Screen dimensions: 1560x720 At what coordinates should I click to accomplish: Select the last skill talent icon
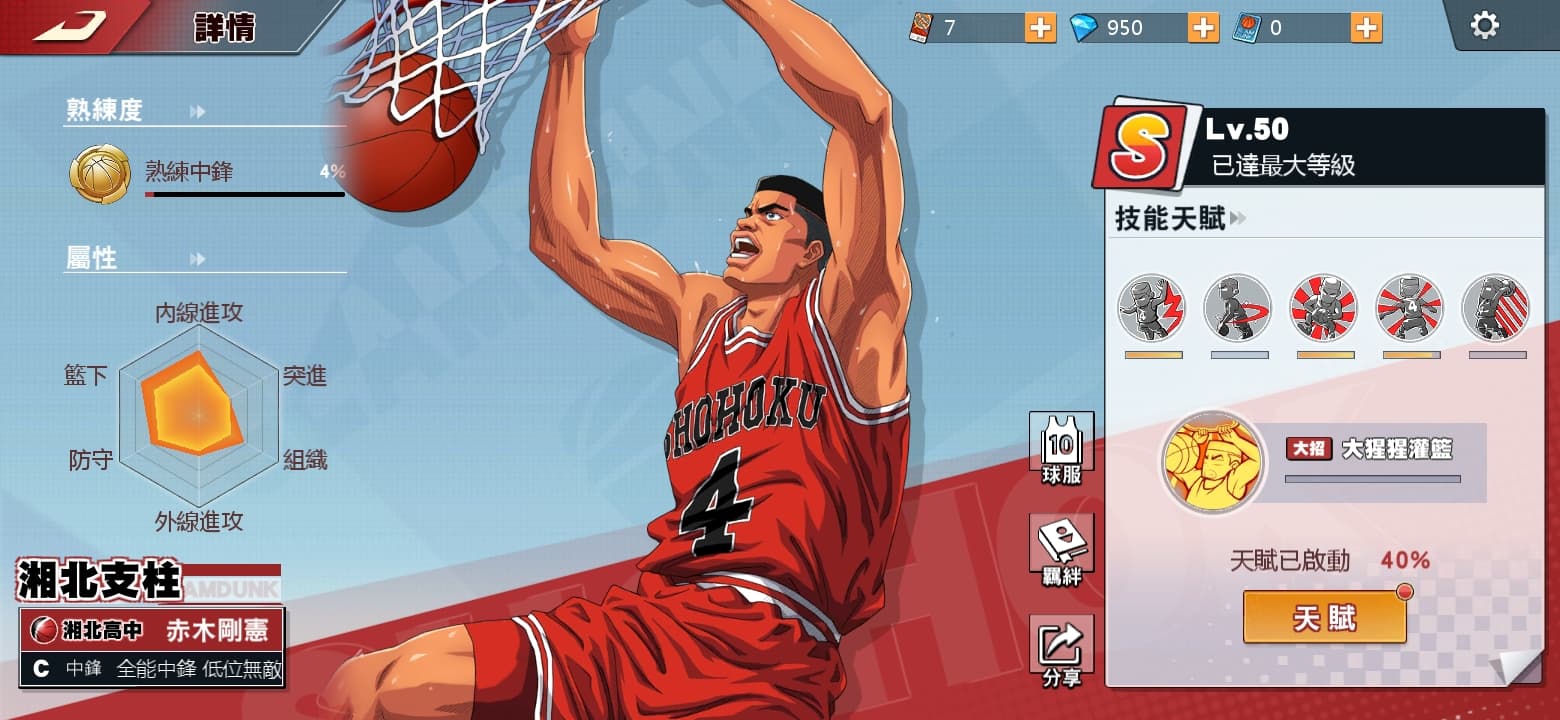[x=1496, y=308]
